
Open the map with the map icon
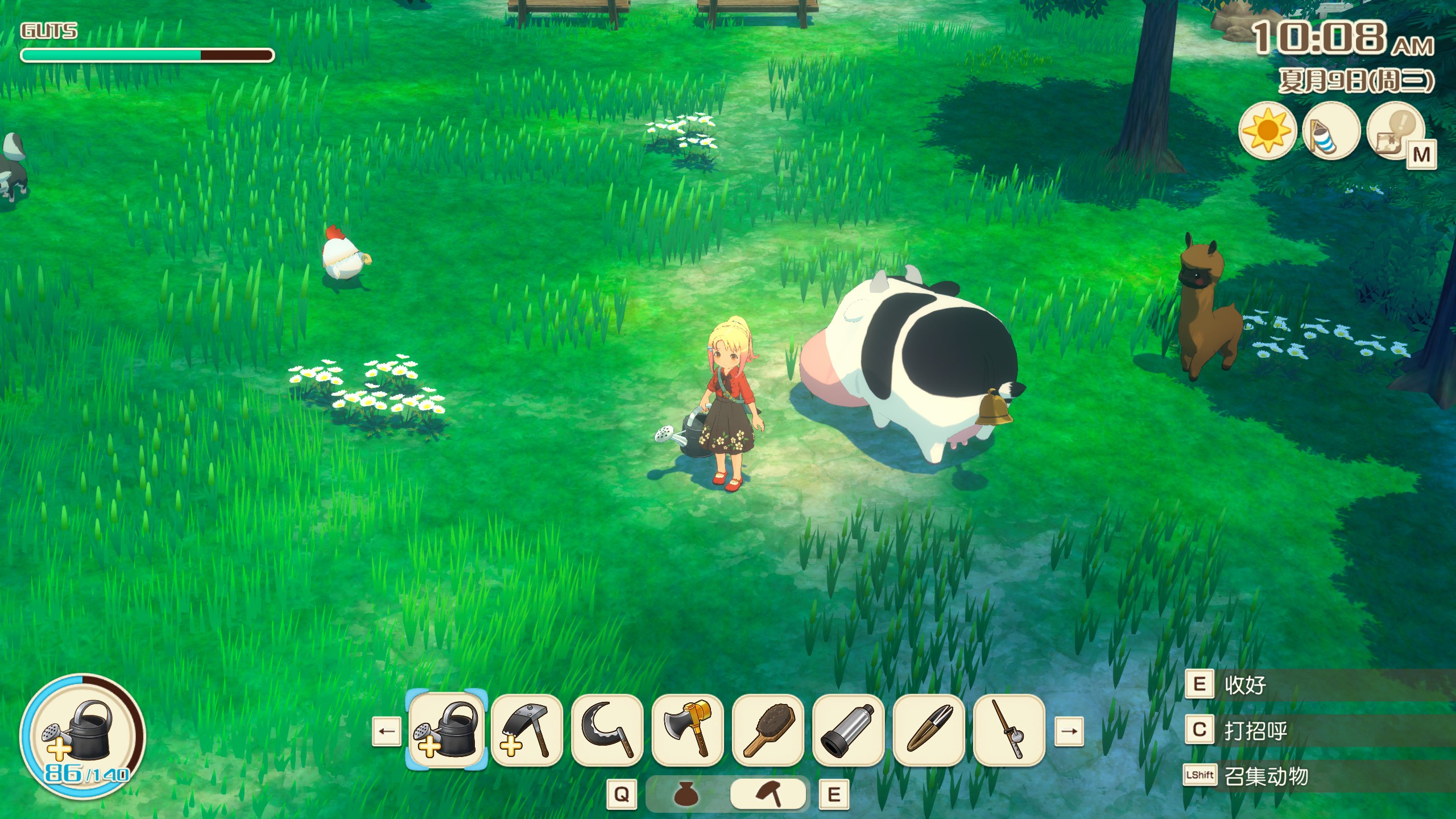click(x=1395, y=132)
